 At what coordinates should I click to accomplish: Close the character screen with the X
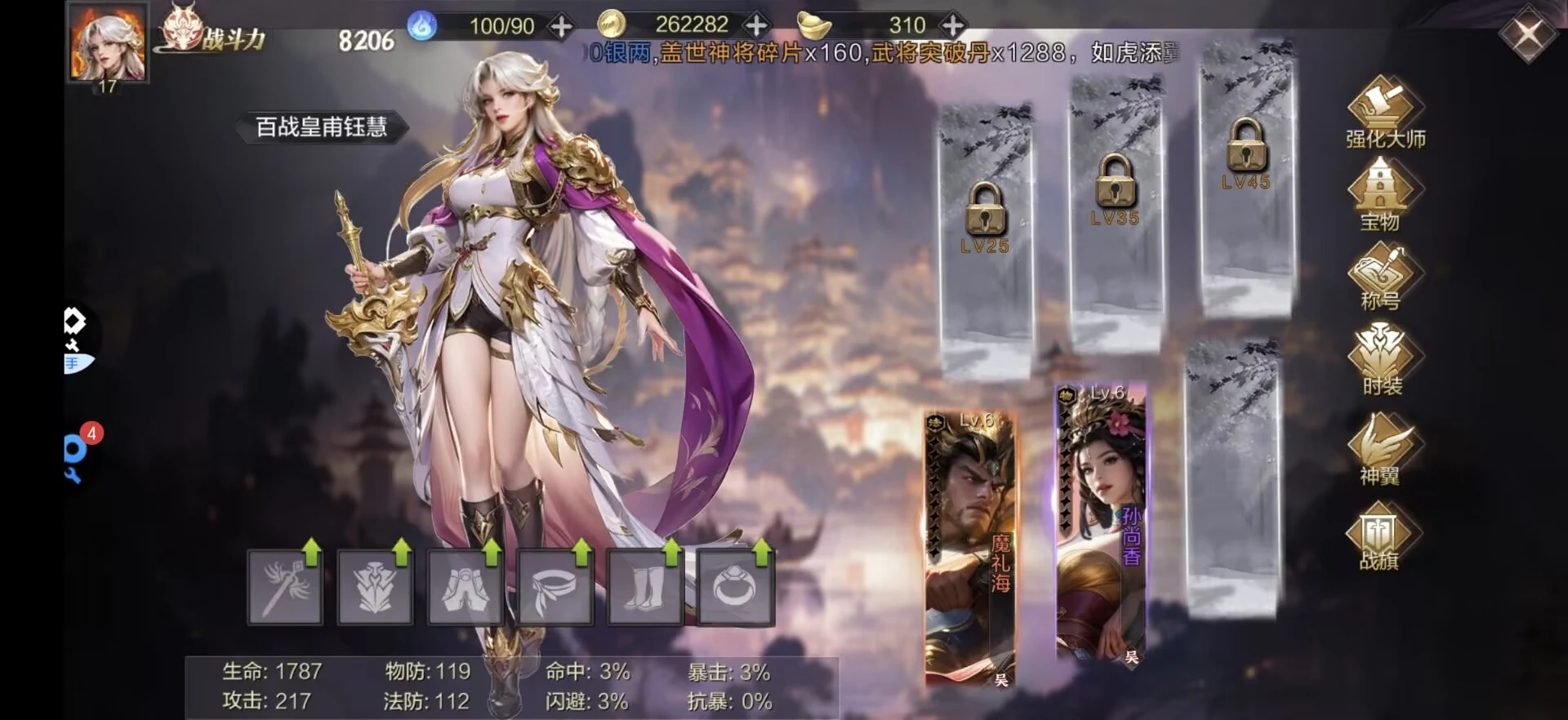[1526, 36]
